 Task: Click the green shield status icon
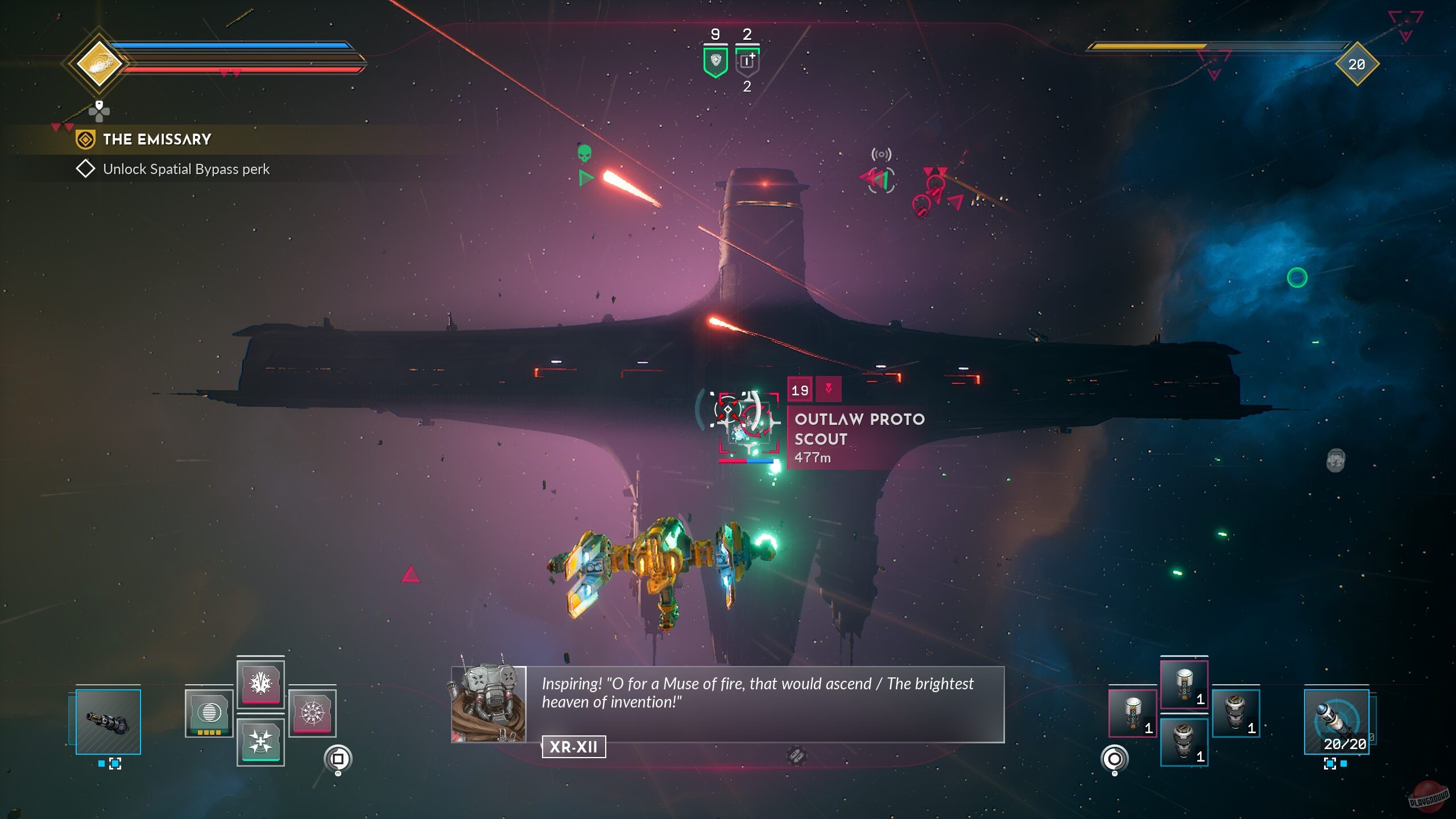point(715,61)
